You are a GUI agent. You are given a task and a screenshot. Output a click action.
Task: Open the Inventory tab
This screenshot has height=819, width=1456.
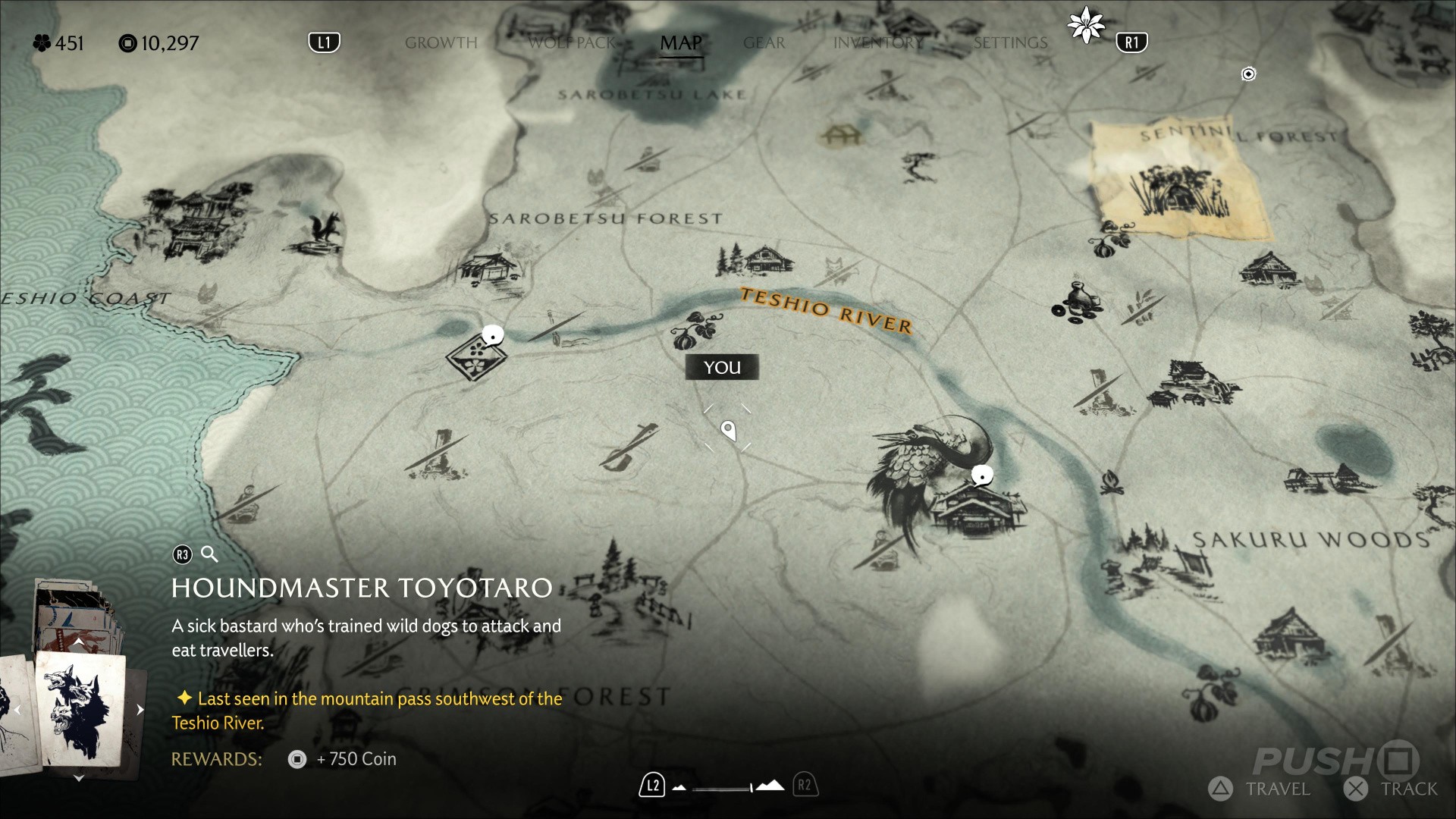click(x=878, y=43)
